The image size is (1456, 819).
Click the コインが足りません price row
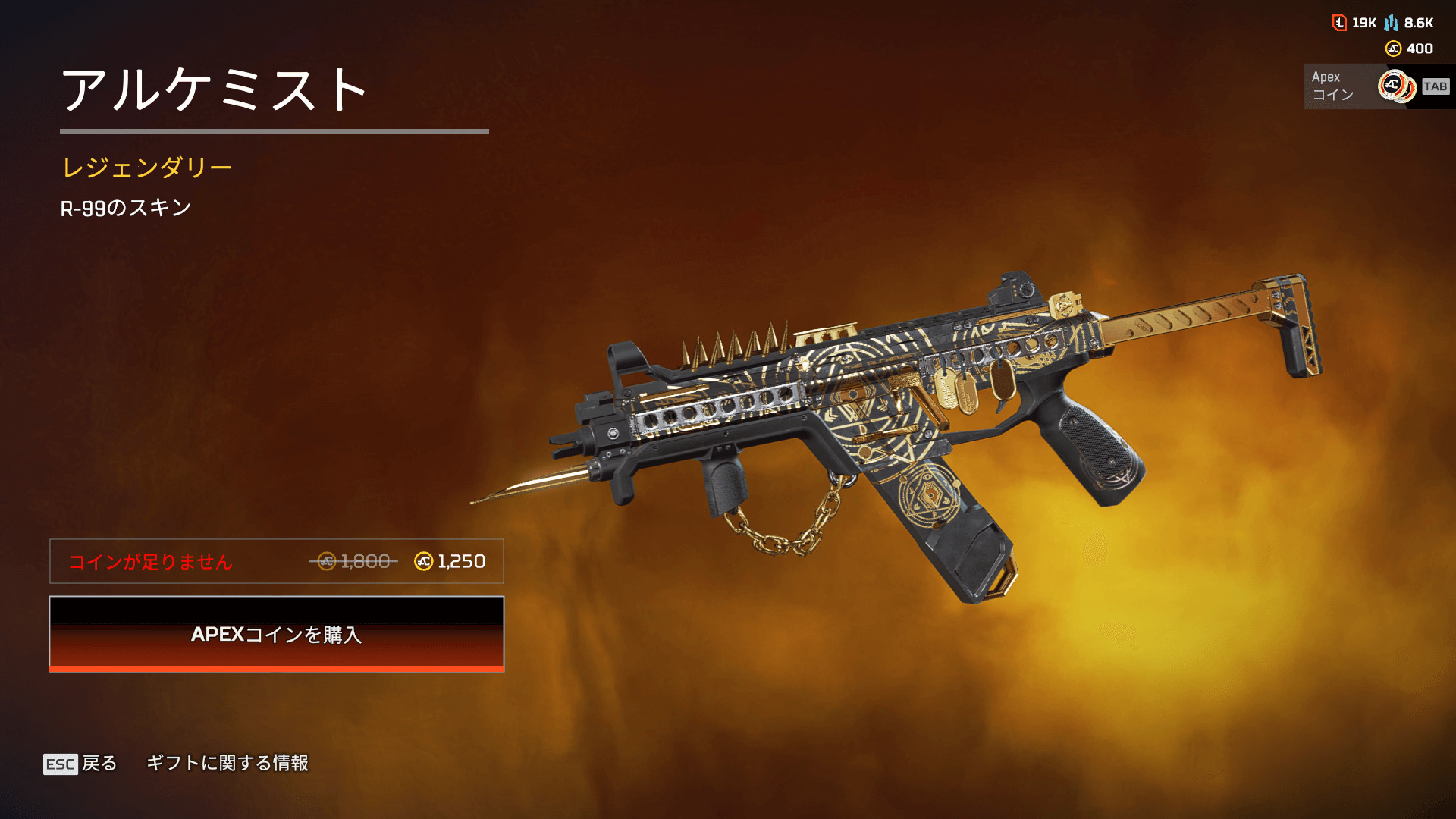coord(276,561)
